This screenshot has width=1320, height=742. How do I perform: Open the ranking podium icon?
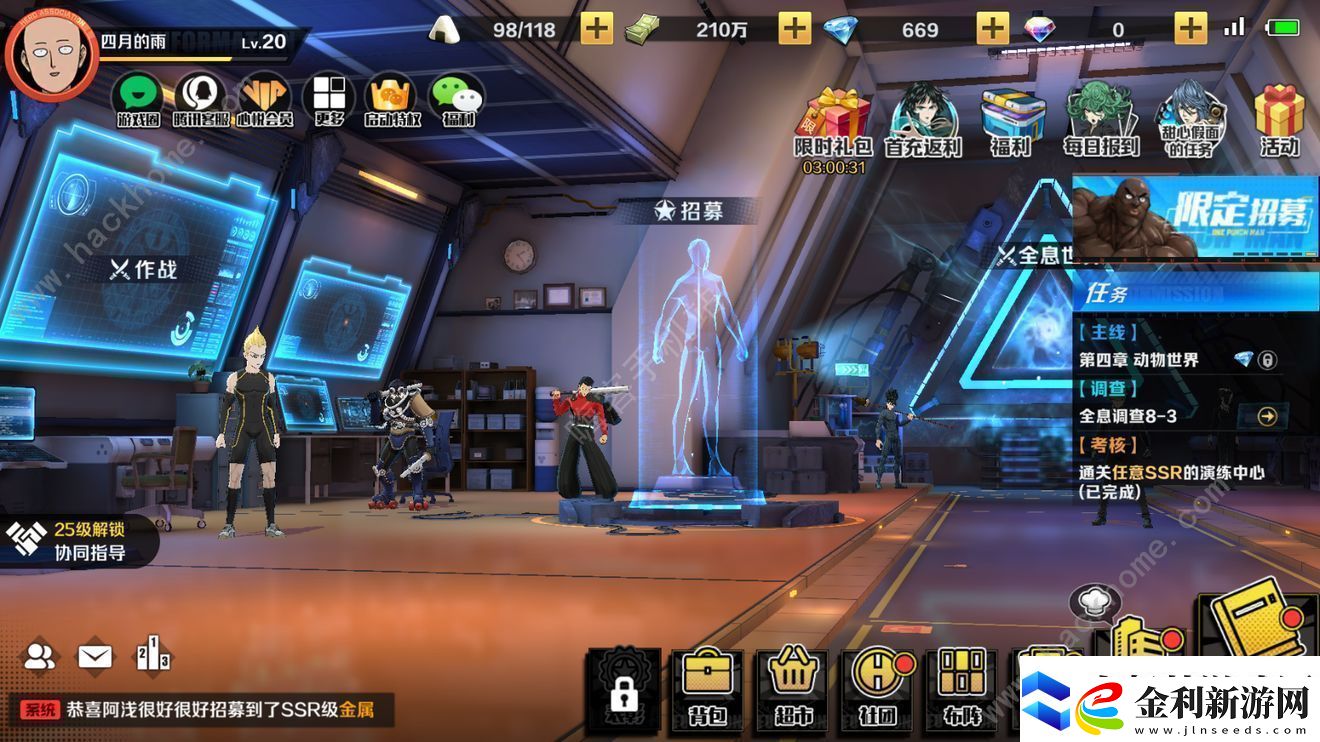152,655
